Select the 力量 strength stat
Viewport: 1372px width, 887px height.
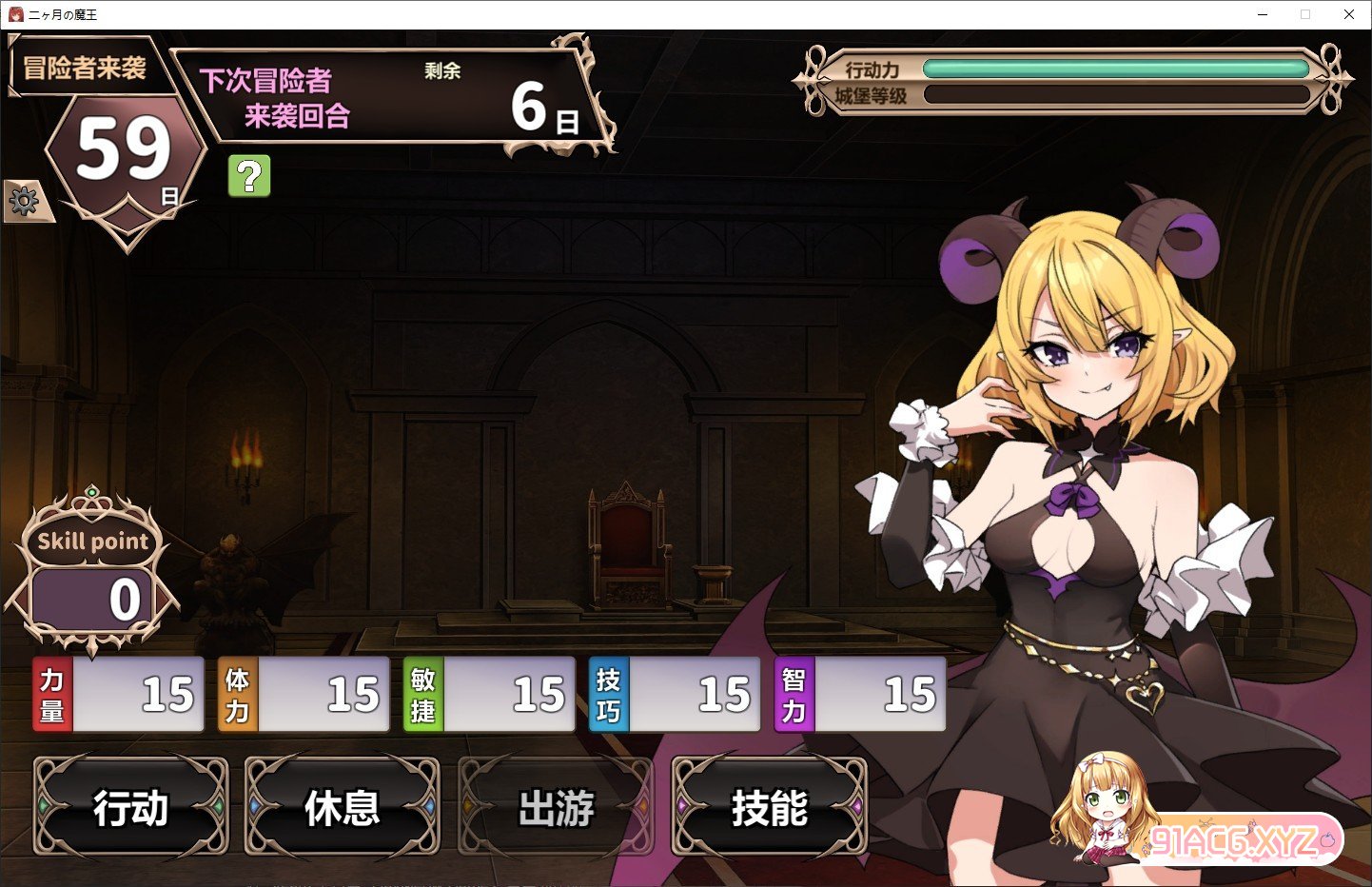point(119,694)
